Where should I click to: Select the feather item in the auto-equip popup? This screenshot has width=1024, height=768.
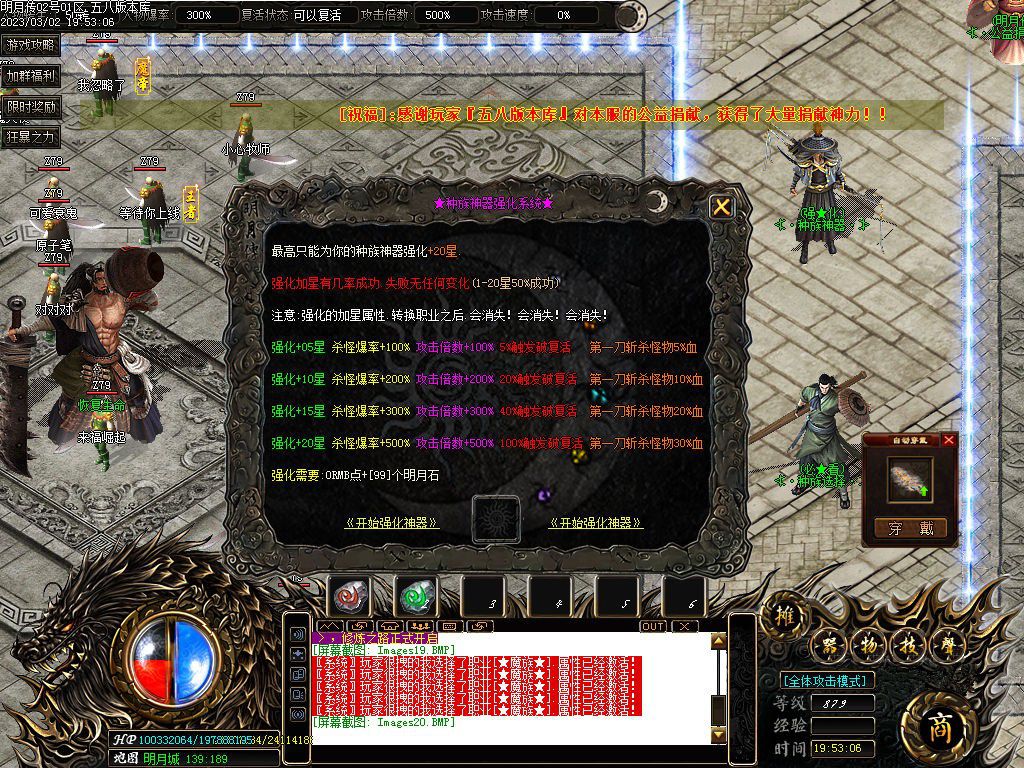point(910,479)
